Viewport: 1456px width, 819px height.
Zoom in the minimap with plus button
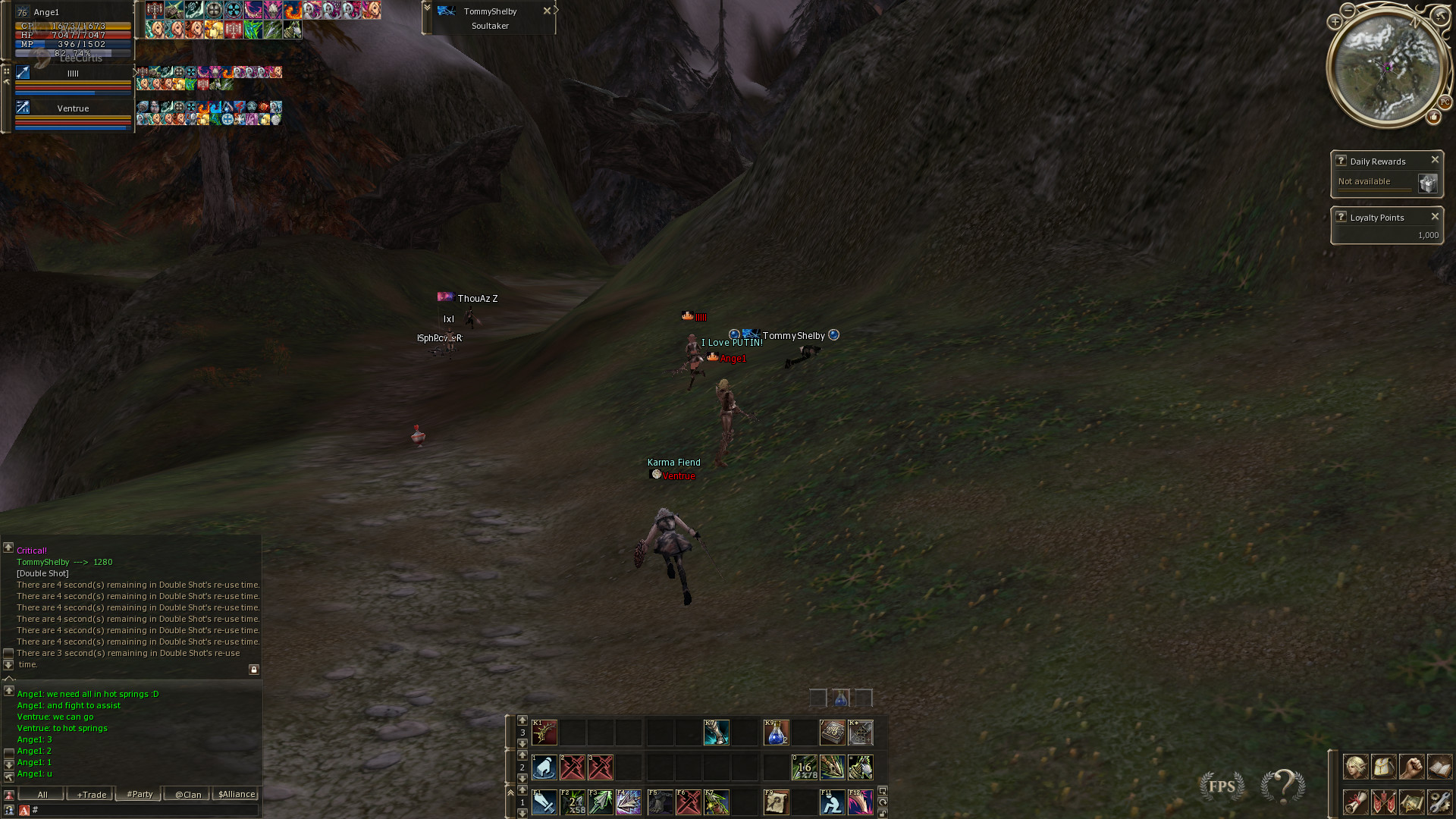[x=1335, y=22]
